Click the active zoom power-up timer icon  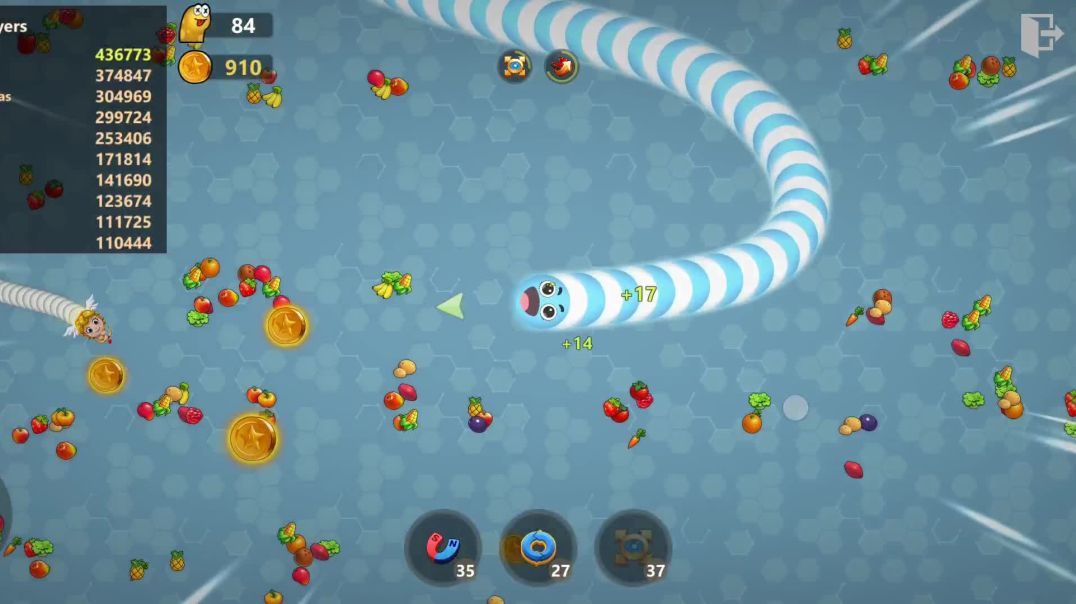(x=515, y=66)
